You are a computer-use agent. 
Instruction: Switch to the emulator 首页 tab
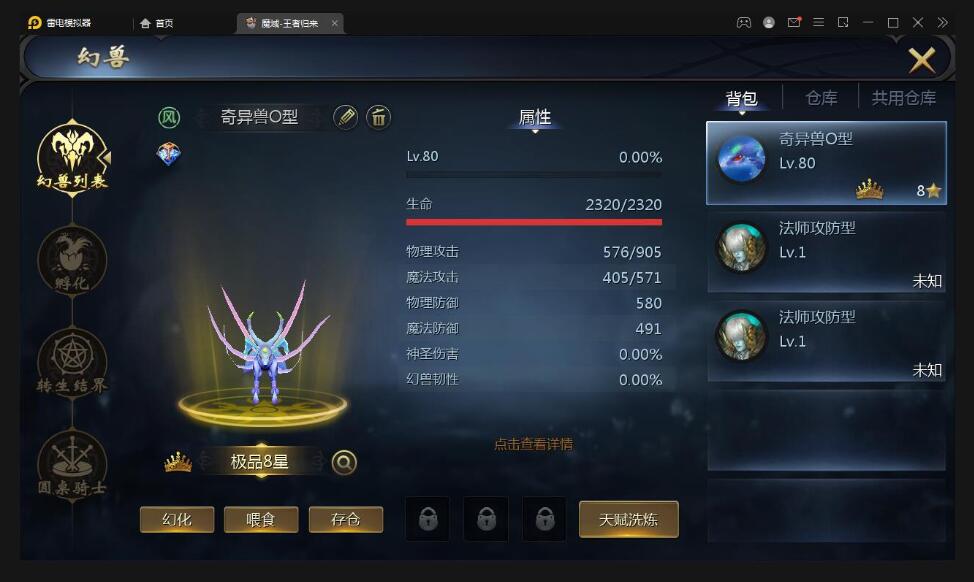[x=157, y=23]
